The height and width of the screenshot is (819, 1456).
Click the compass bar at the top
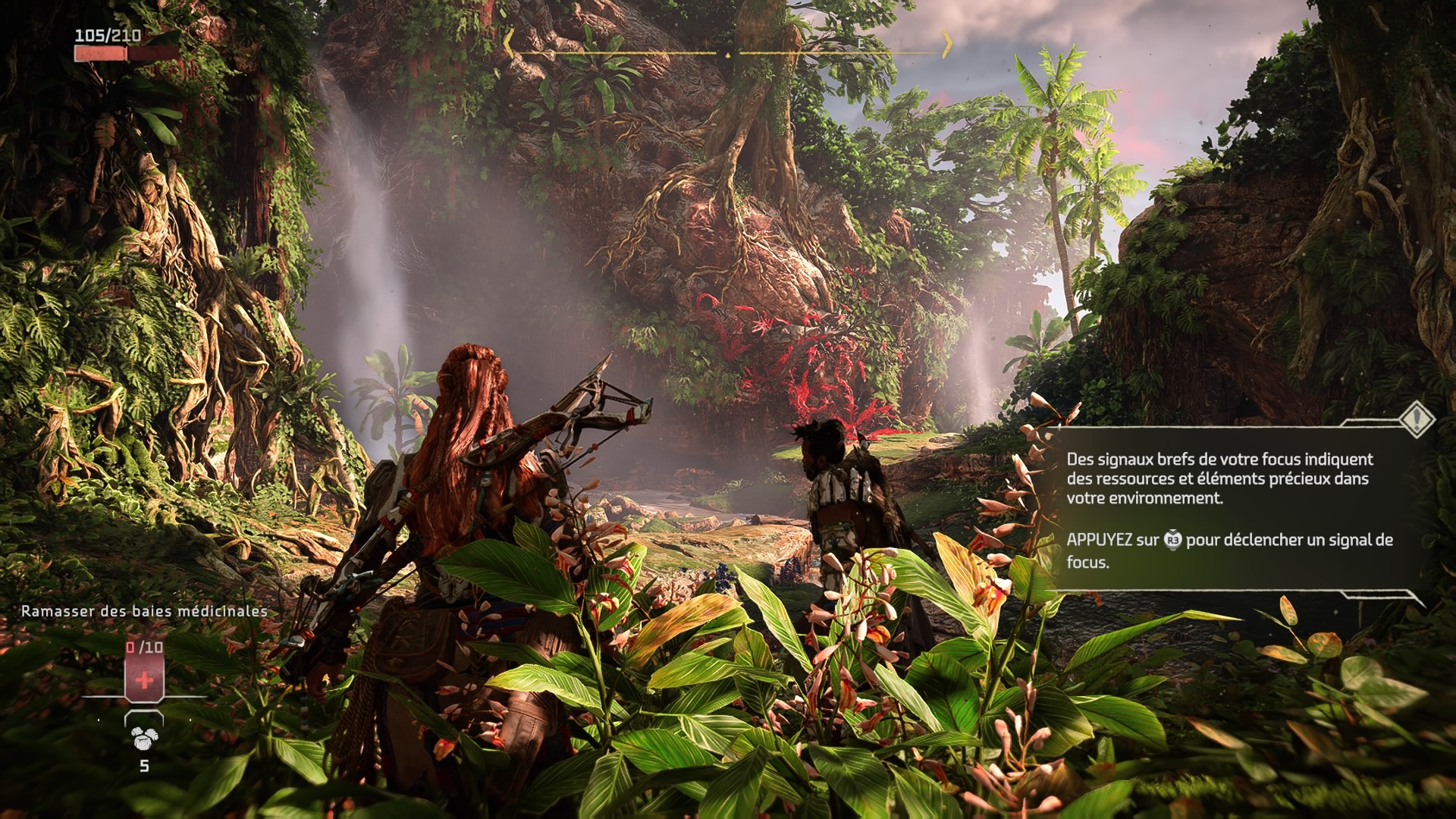click(728, 53)
